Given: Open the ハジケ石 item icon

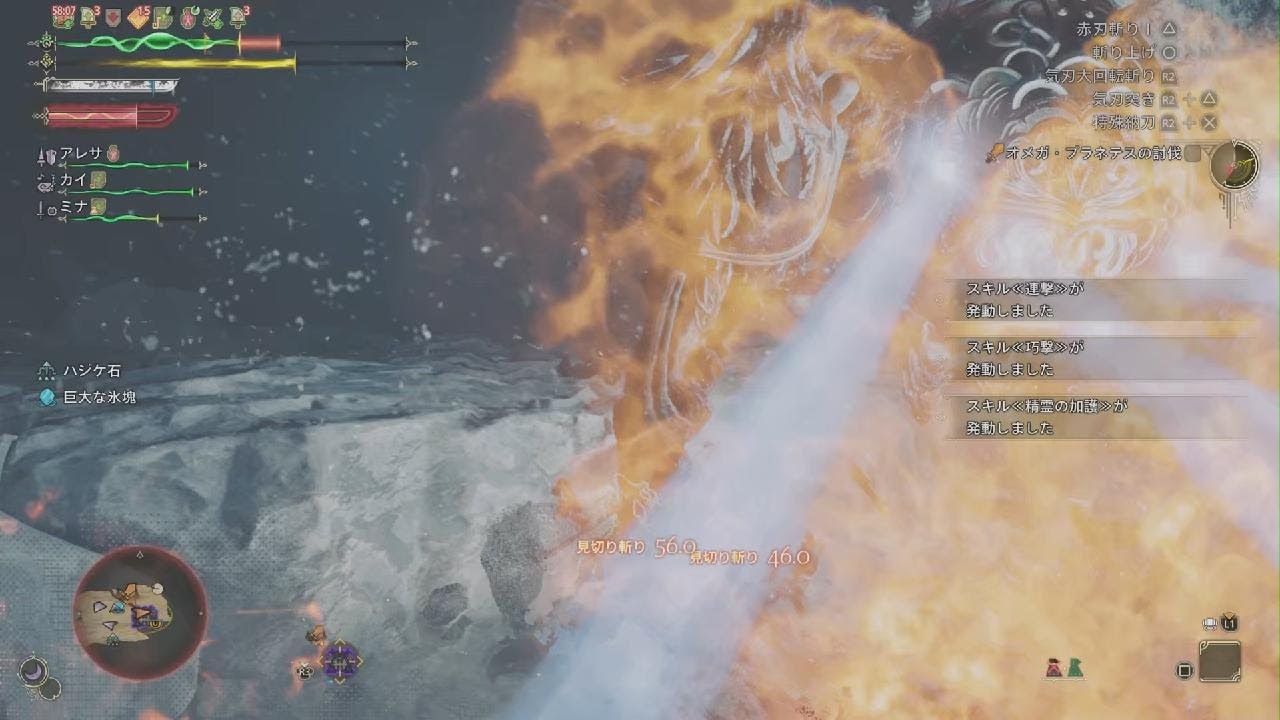Looking at the screenshot, I should 44,370.
